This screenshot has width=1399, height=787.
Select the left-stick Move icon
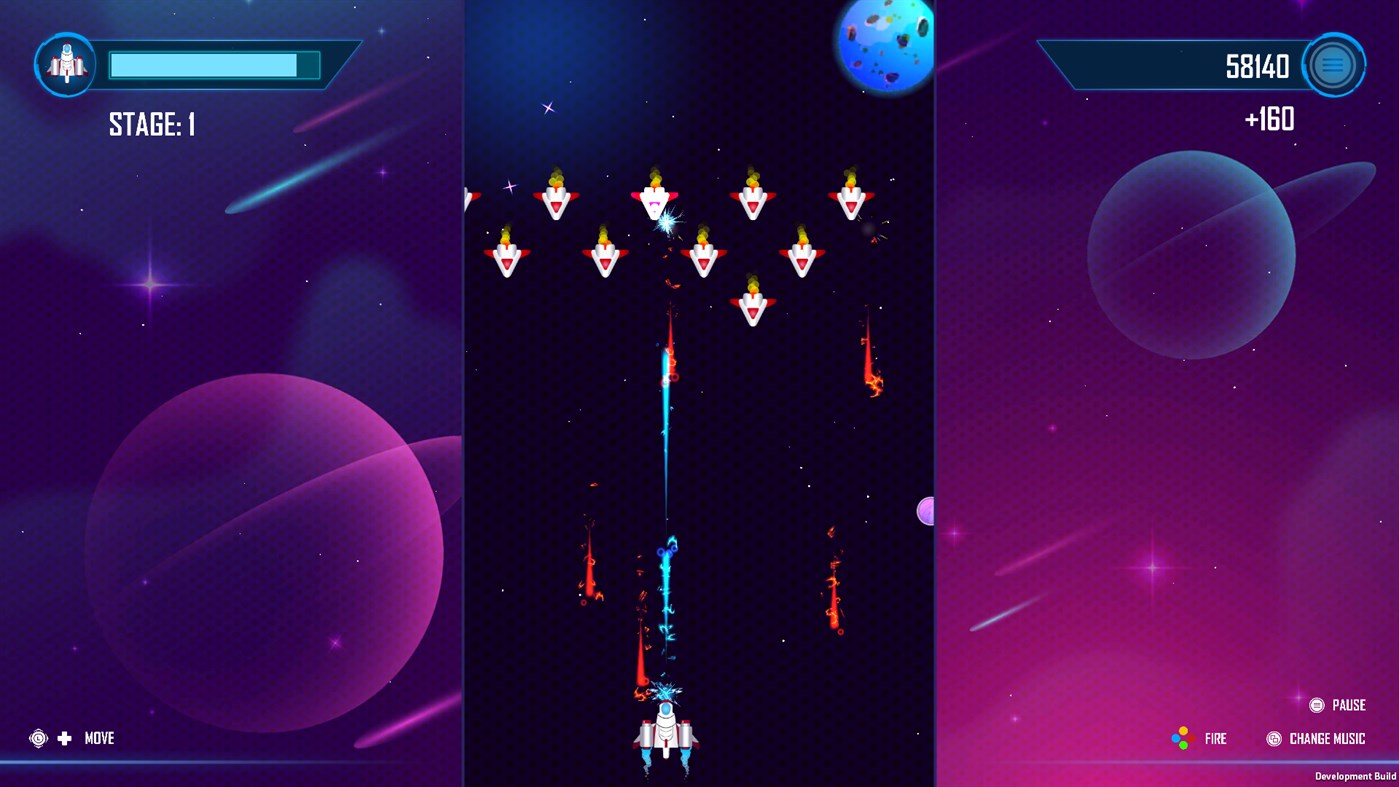[x=38, y=738]
